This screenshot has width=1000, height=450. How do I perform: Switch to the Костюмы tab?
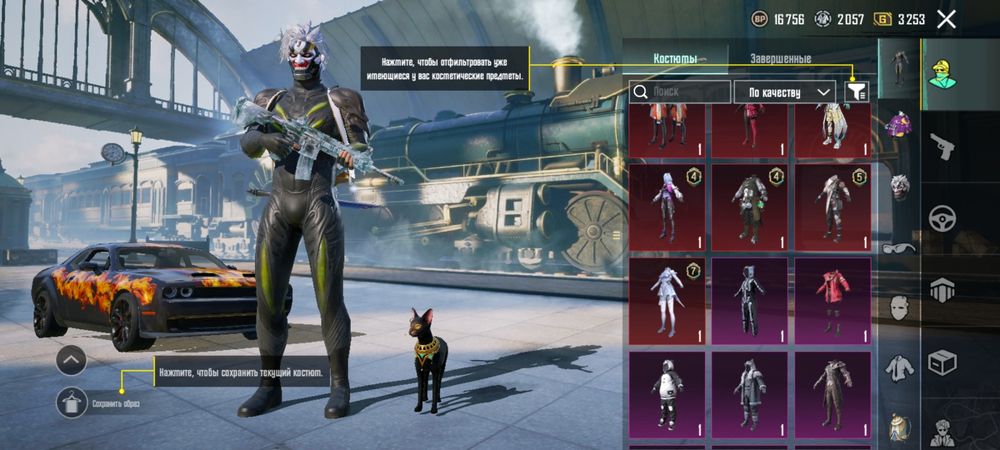[675, 59]
